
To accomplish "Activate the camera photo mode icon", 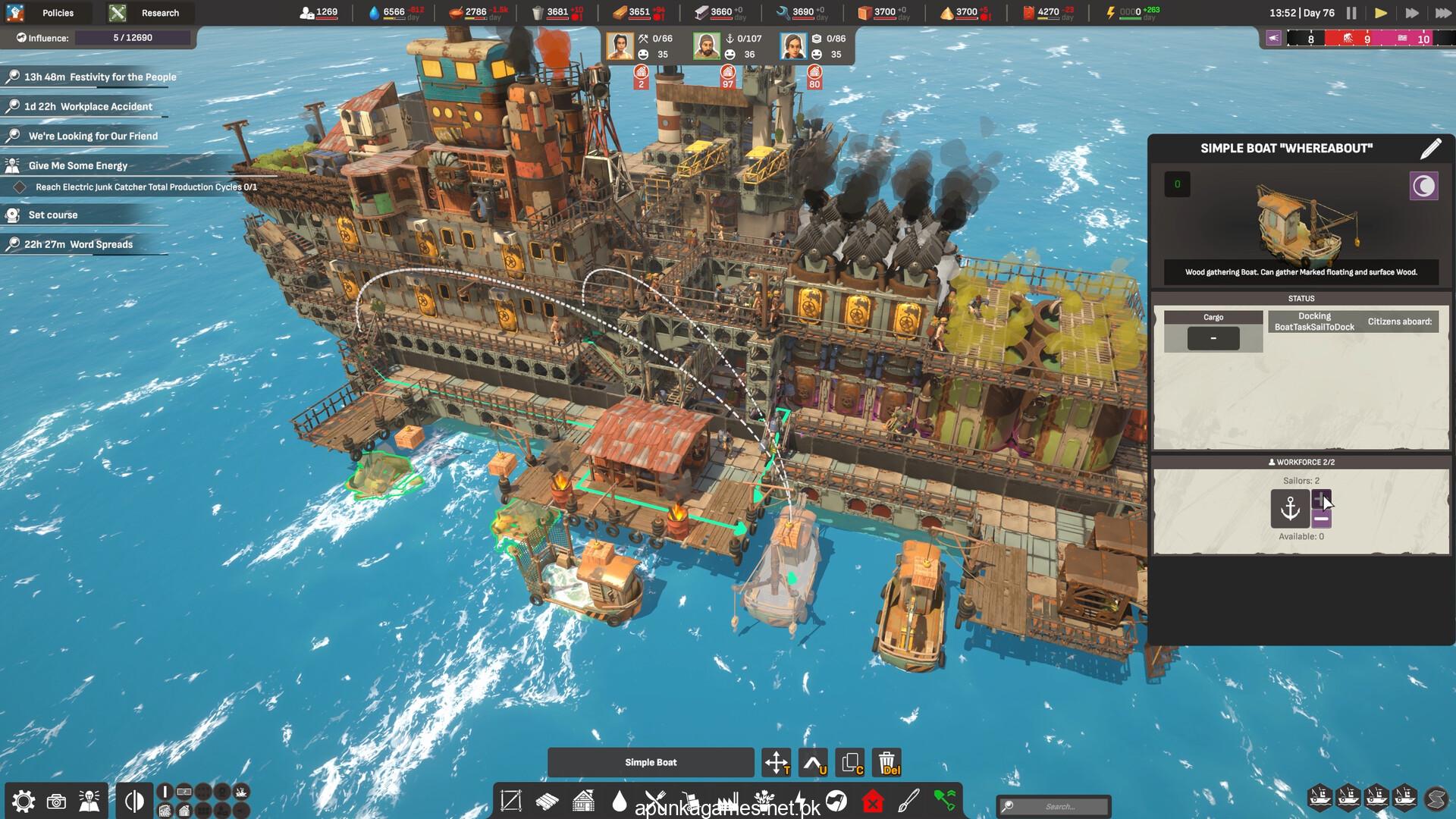I will [56, 802].
